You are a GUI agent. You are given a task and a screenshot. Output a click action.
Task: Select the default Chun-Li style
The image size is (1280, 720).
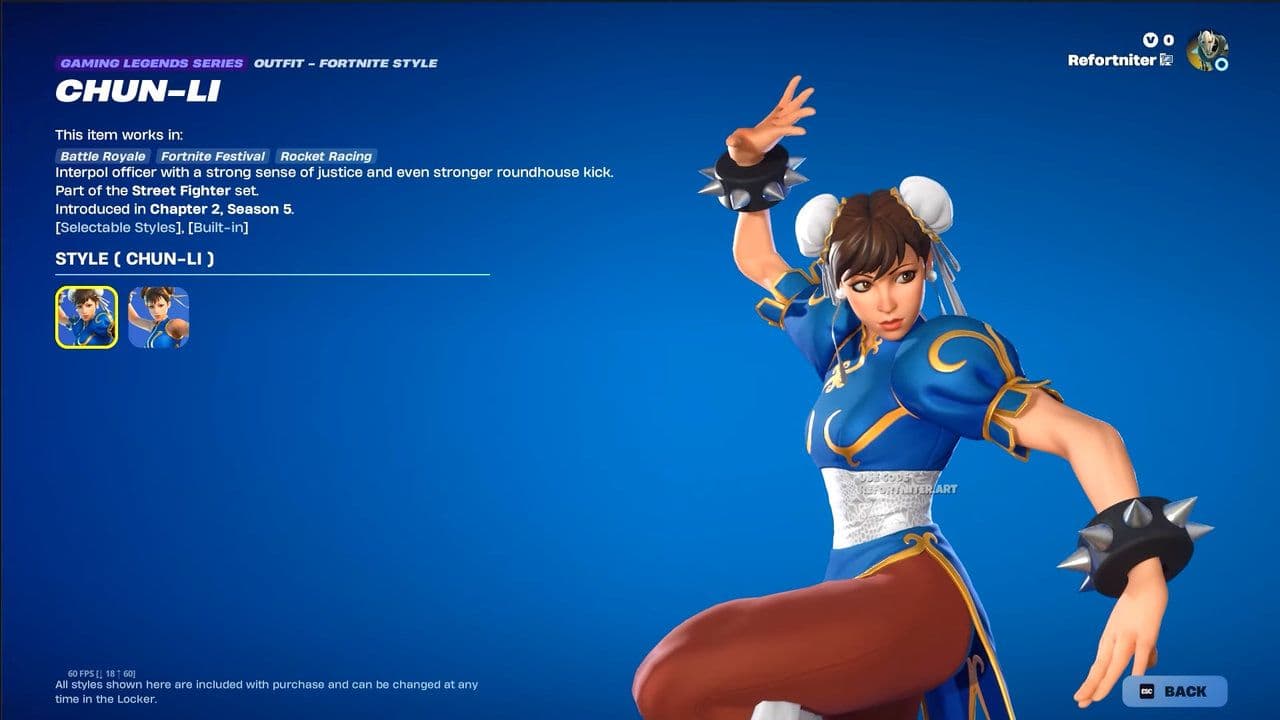tap(85, 318)
